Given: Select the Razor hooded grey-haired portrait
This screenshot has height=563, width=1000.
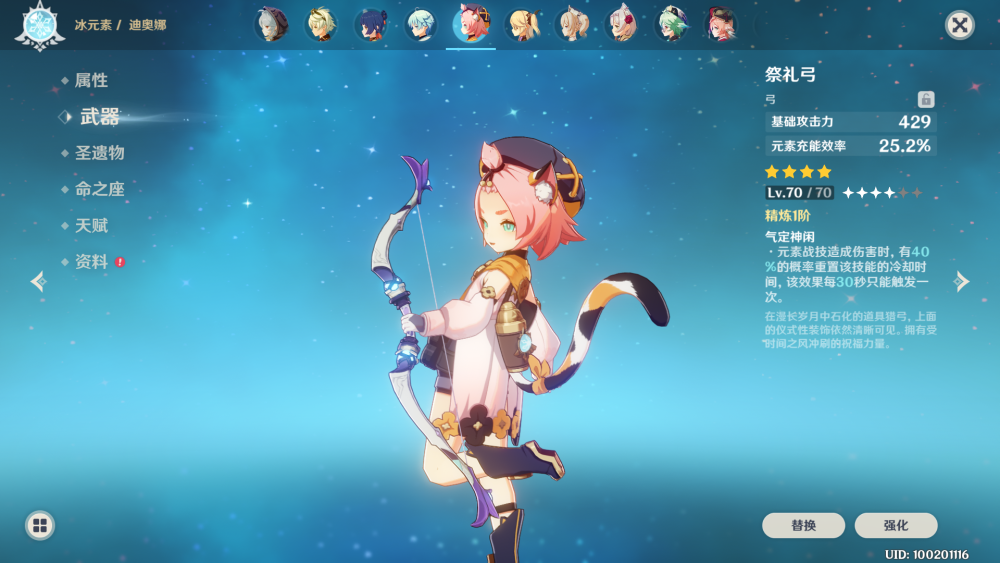Looking at the screenshot, I should coord(271,24).
